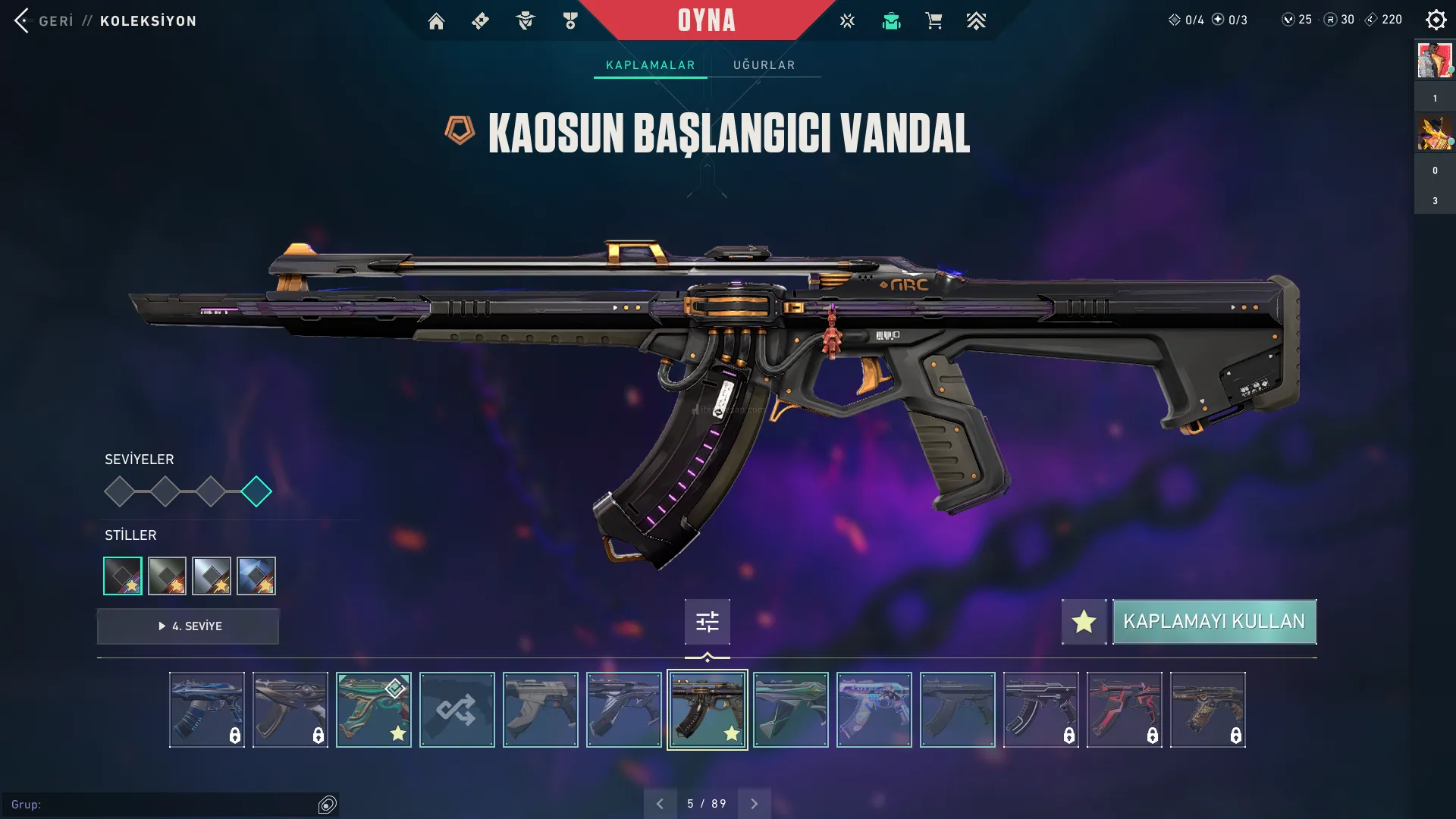Open the skin filter sliders button

click(x=707, y=622)
